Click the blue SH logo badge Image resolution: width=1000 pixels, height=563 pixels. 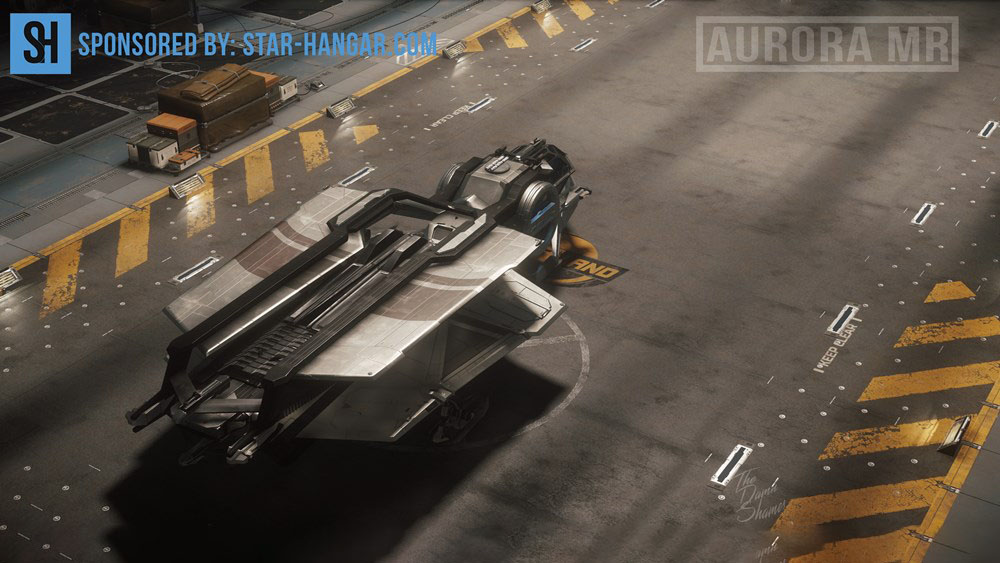[40, 44]
